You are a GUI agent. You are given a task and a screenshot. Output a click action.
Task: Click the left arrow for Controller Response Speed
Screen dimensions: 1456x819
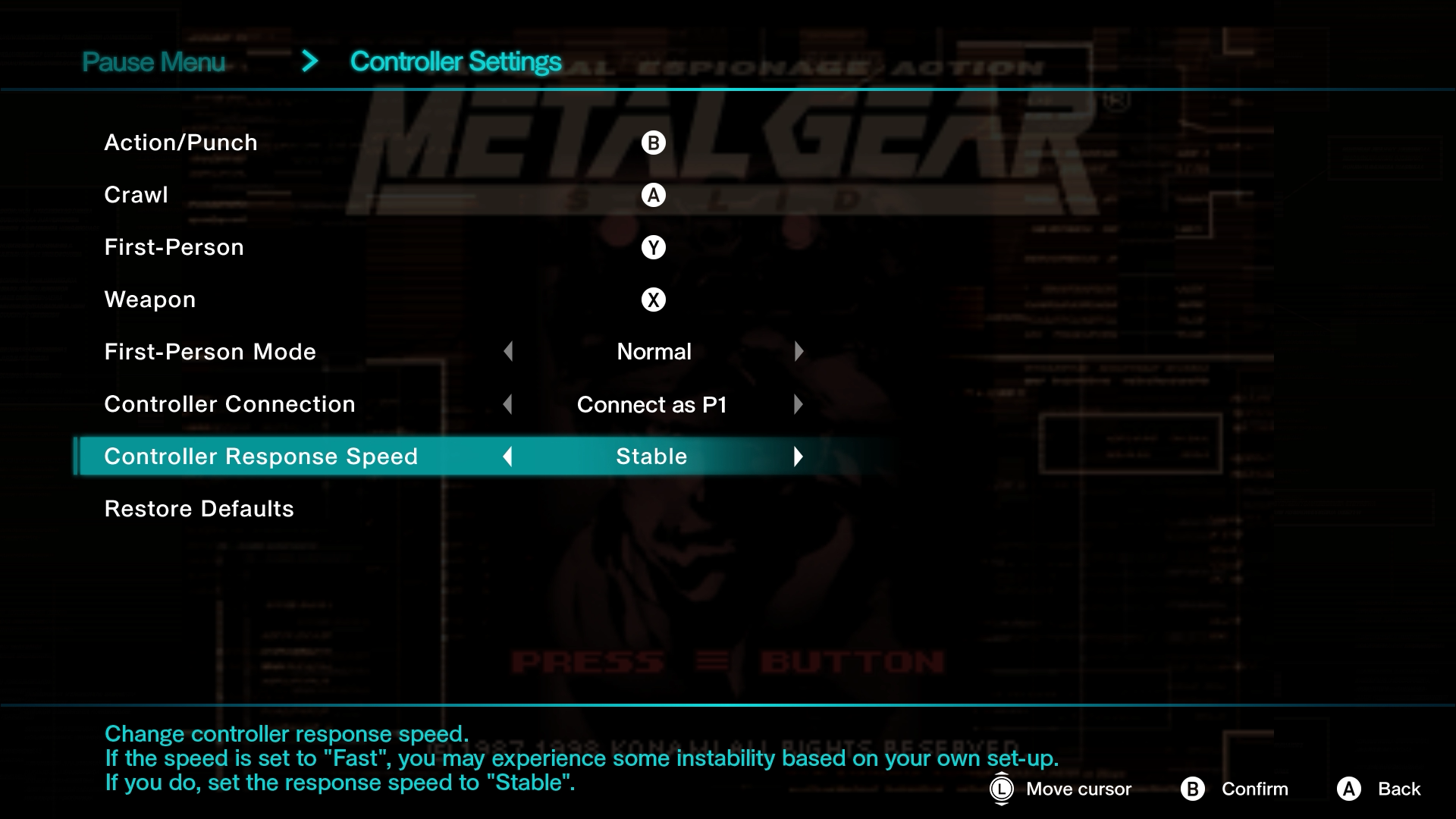[x=508, y=456]
